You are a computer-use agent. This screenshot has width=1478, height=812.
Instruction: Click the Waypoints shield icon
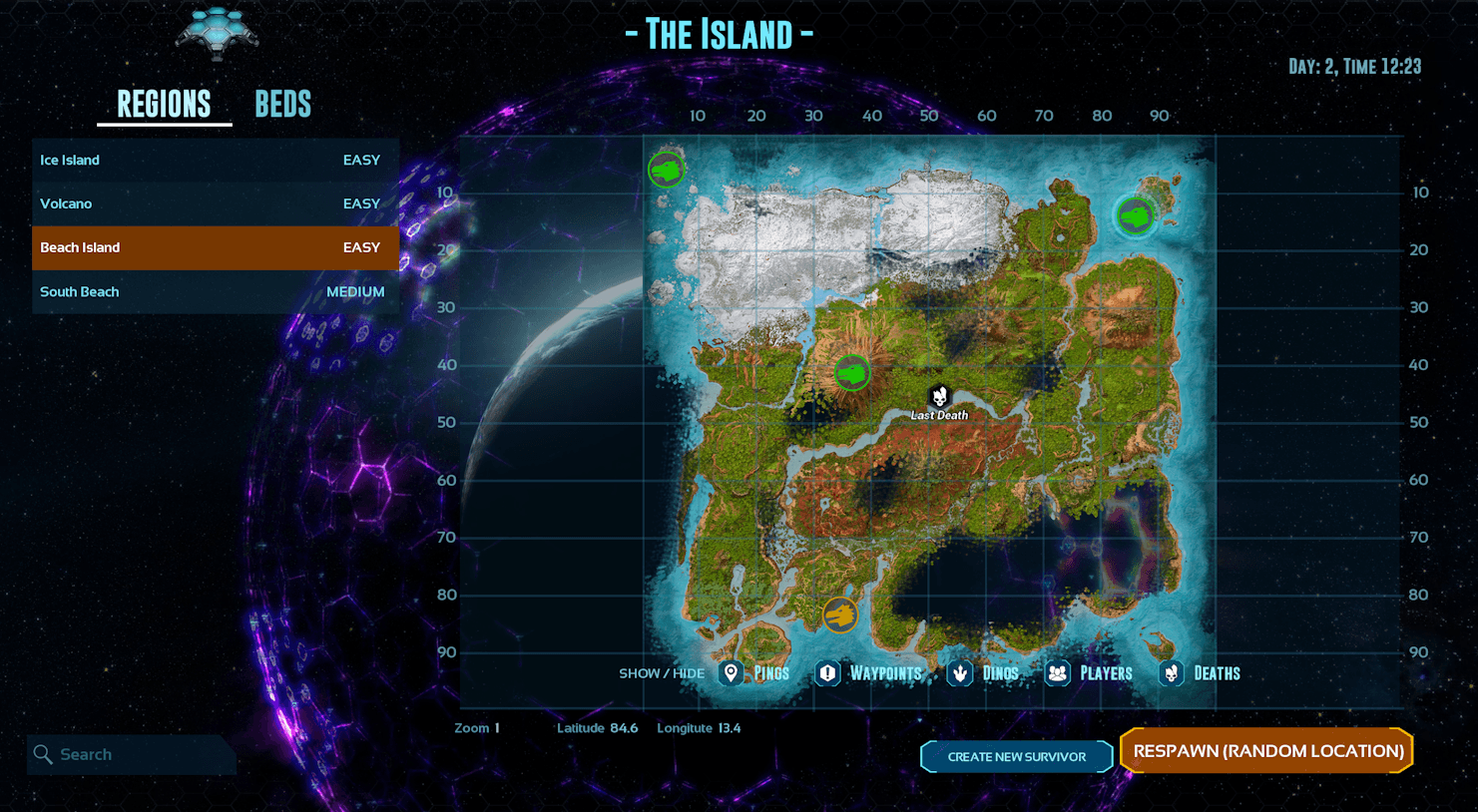pyautogui.click(x=826, y=673)
